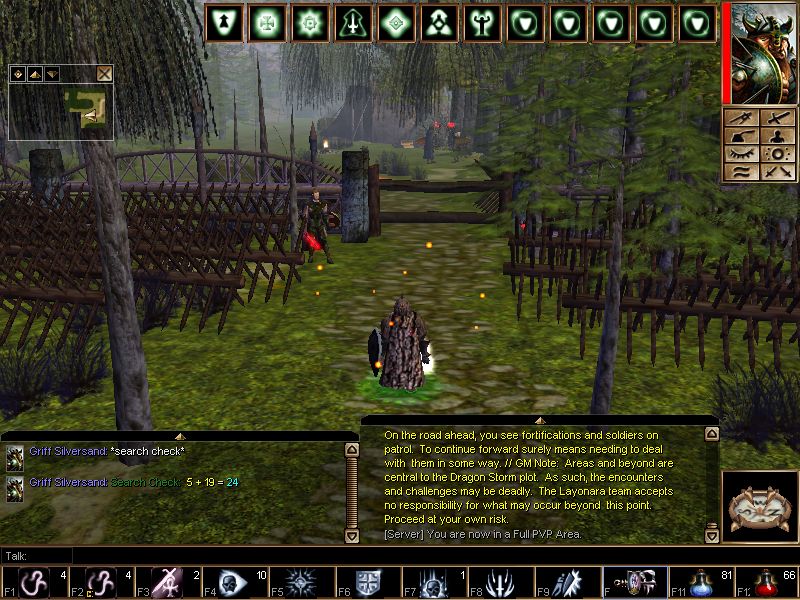
Task: Click the chat log scrollbar down arrow
Action: [351, 536]
